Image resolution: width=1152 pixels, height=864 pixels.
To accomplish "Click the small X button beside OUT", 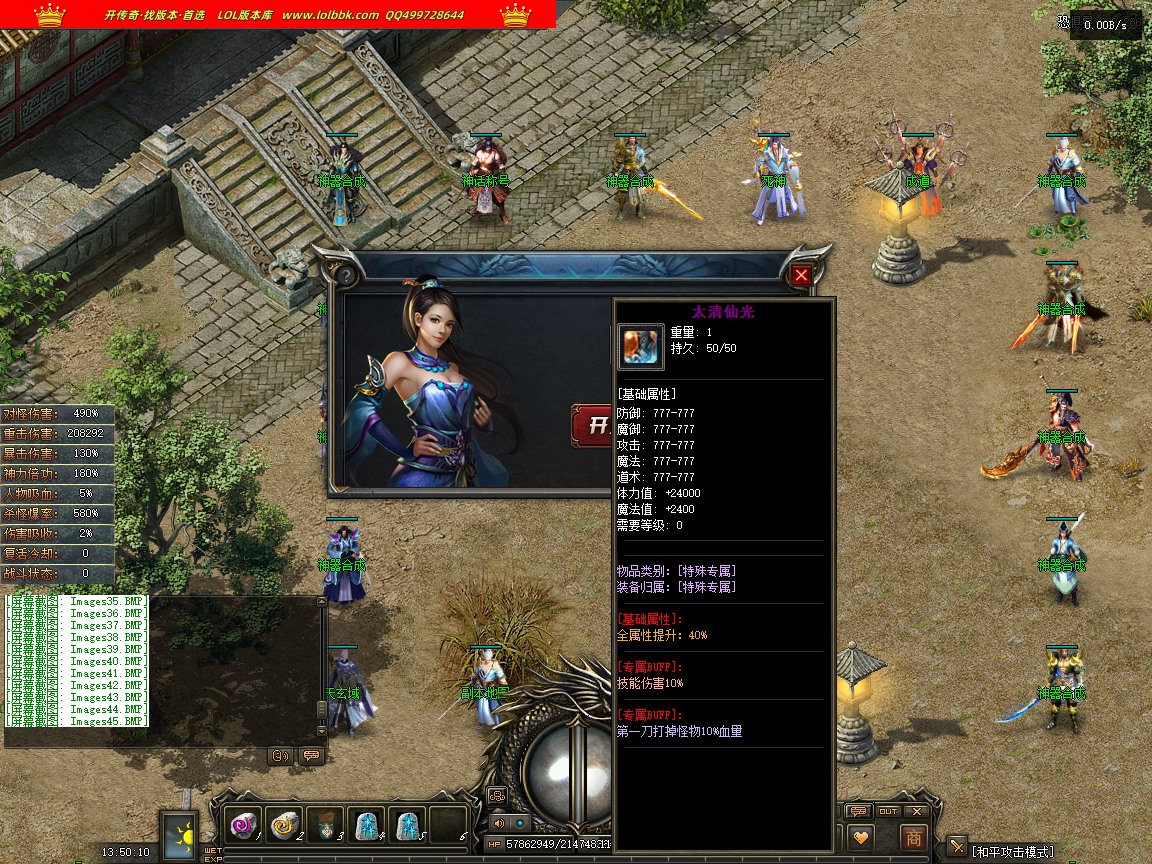I will tap(916, 811).
